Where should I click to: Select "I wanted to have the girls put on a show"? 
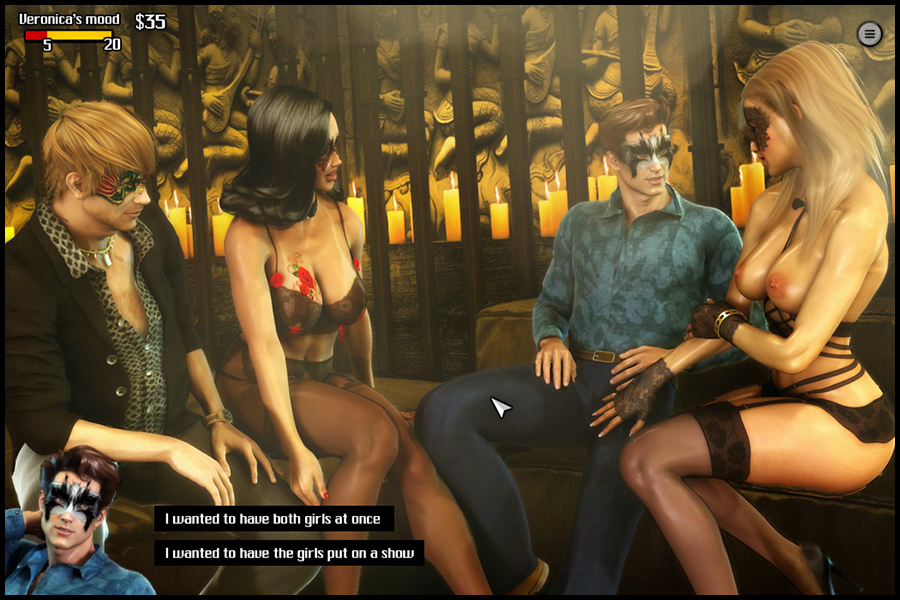pos(288,552)
